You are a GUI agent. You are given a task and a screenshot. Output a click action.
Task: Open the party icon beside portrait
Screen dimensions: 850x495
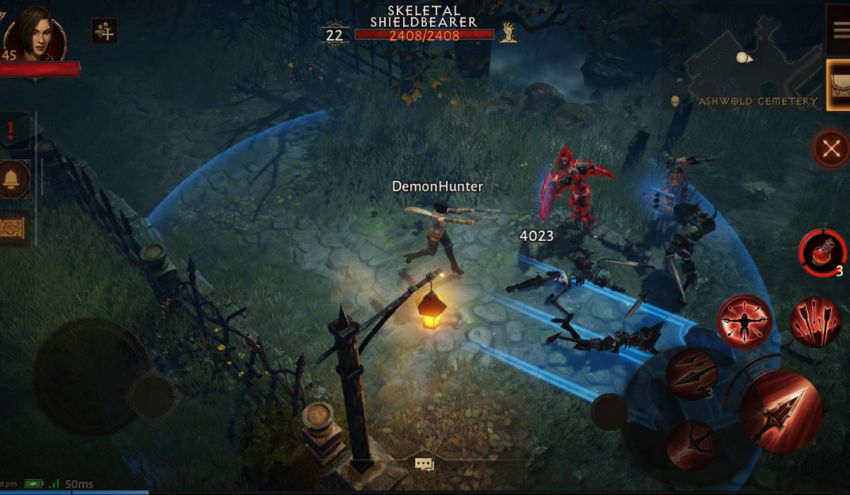pyautogui.click(x=104, y=31)
